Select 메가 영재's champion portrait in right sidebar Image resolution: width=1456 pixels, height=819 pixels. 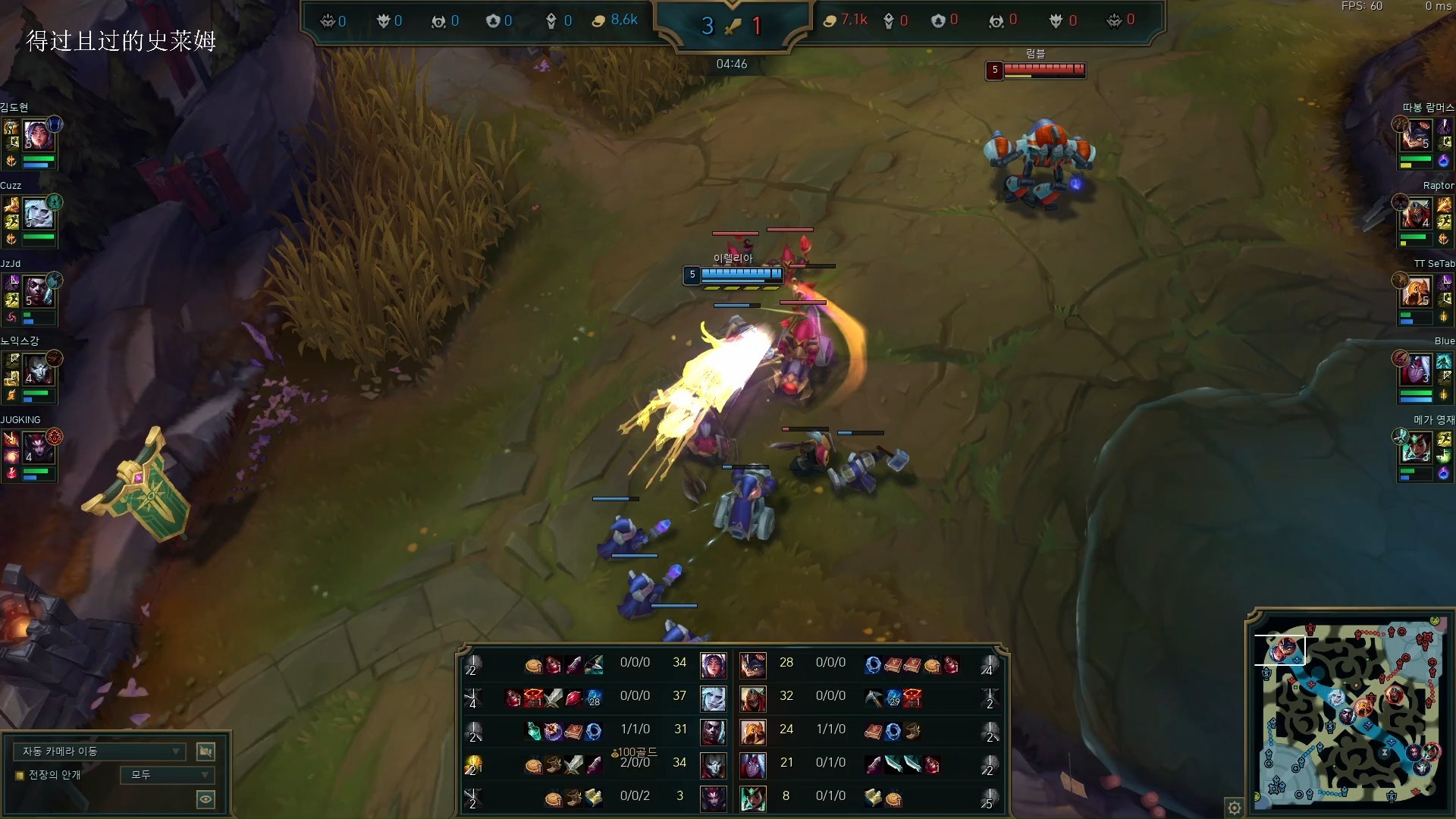(x=1416, y=448)
